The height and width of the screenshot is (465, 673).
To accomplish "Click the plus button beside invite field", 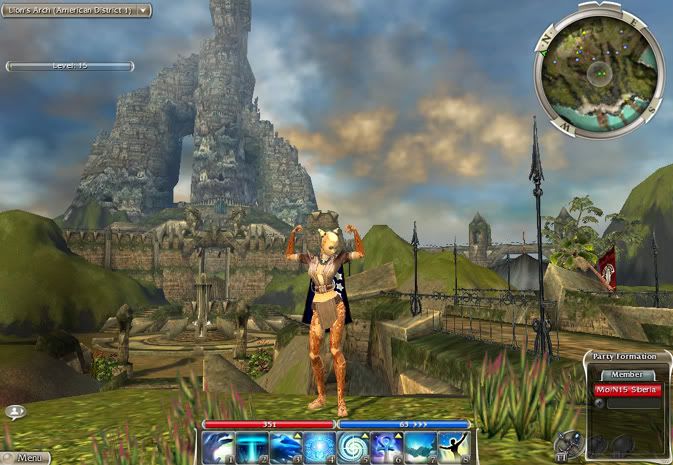I will tap(599, 404).
